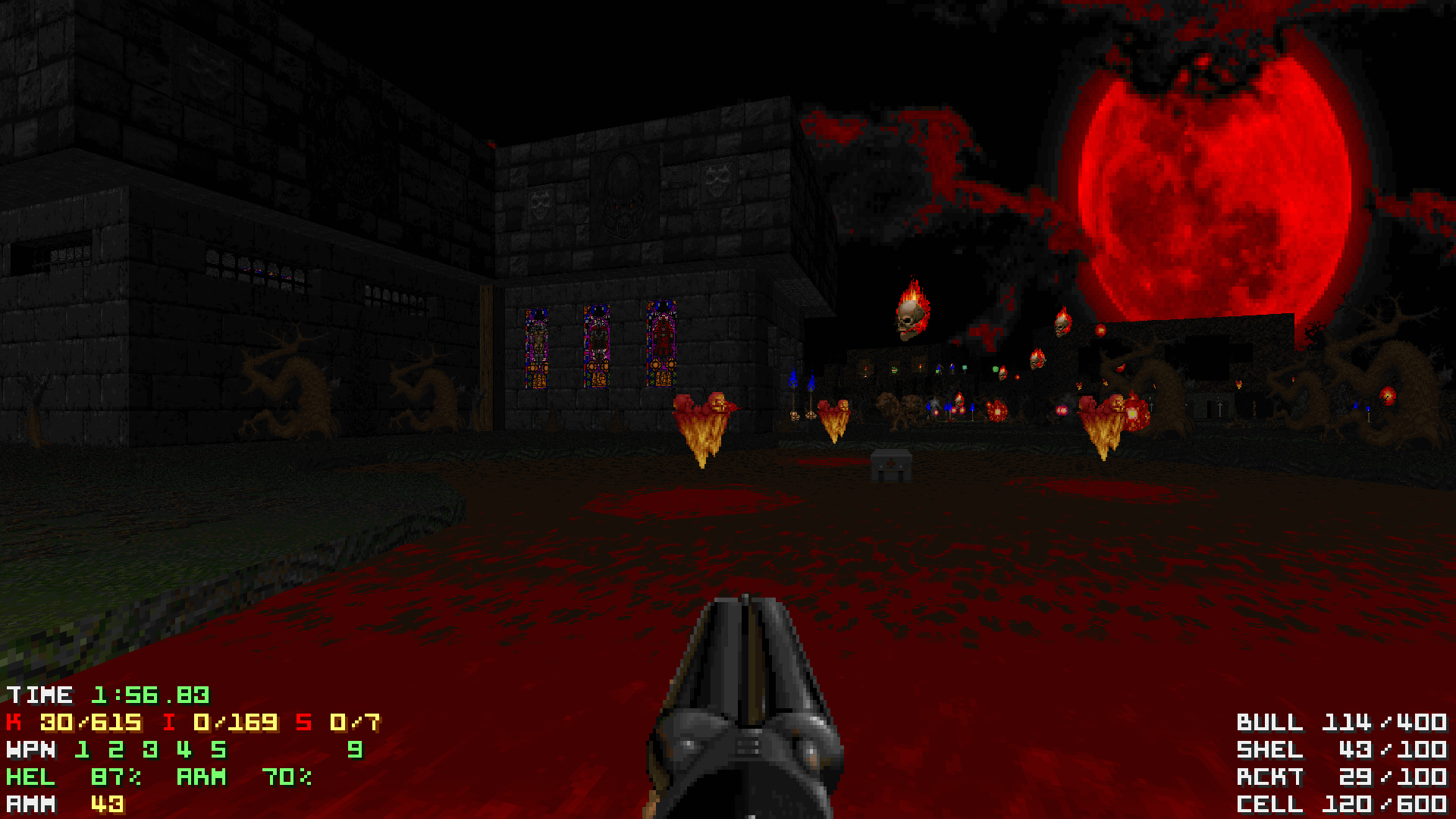Click weapon number 5 on the HUD
Image resolution: width=1456 pixels, height=819 pixels.
[x=218, y=750]
